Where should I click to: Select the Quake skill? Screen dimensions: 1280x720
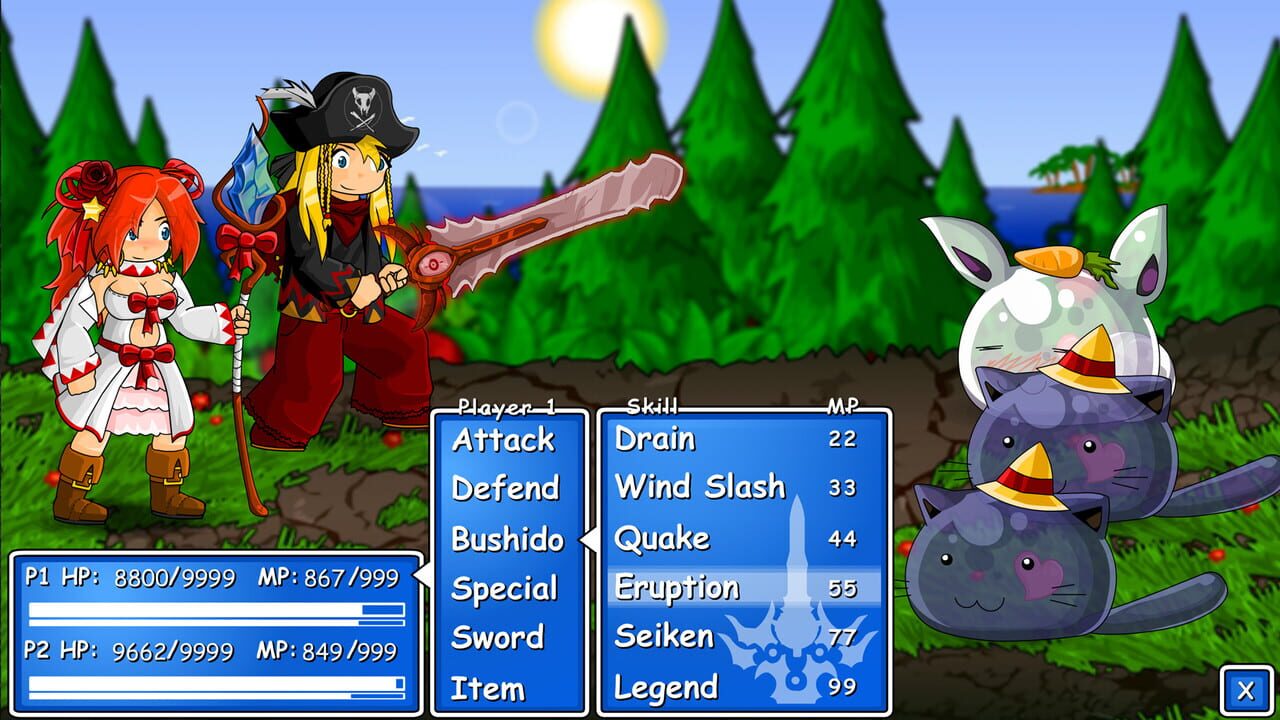[x=663, y=539]
